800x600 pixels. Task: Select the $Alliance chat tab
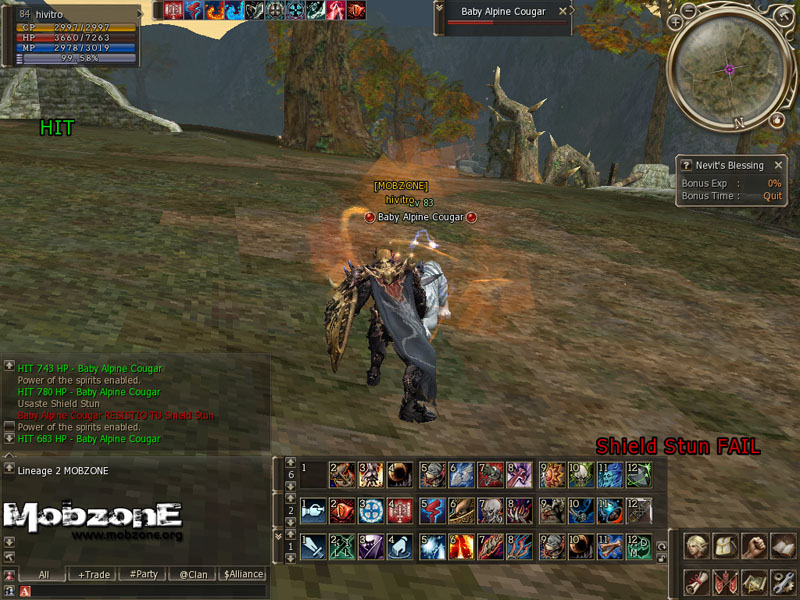243,574
